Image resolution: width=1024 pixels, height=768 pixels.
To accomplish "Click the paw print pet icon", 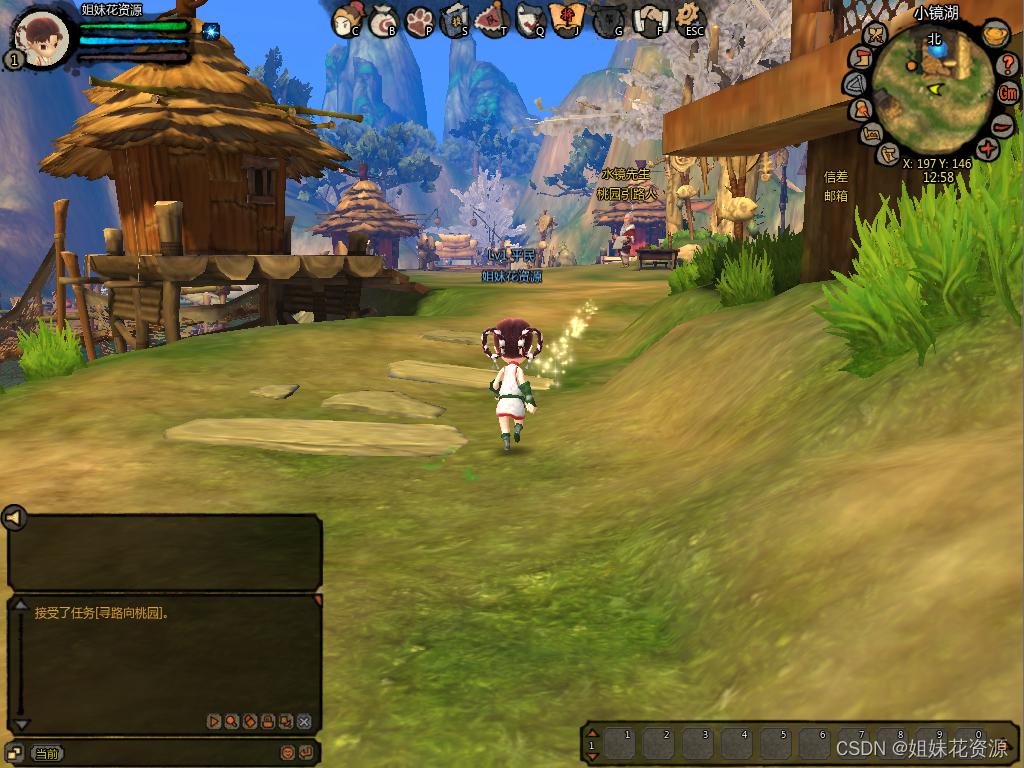I will point(419,20).
